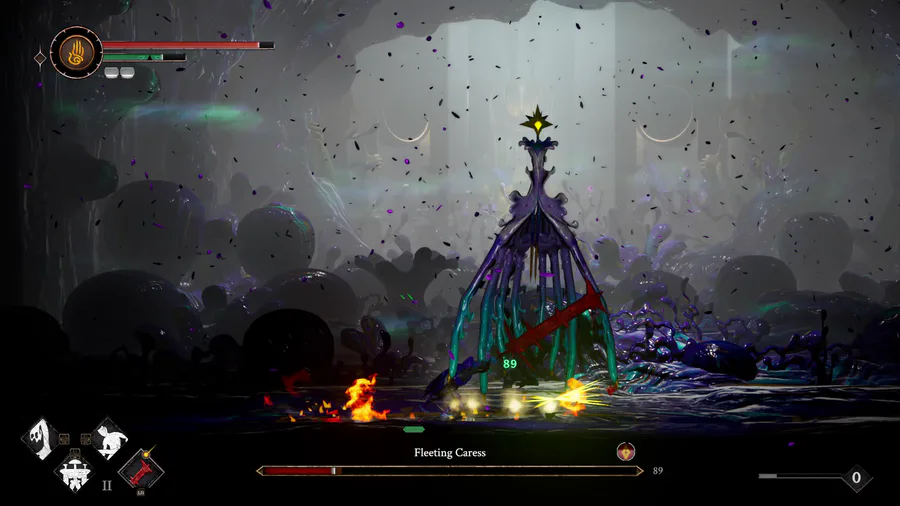The image size is (900, 506).
Task: Activate the running figure ability icon
Action: point(107,437)
